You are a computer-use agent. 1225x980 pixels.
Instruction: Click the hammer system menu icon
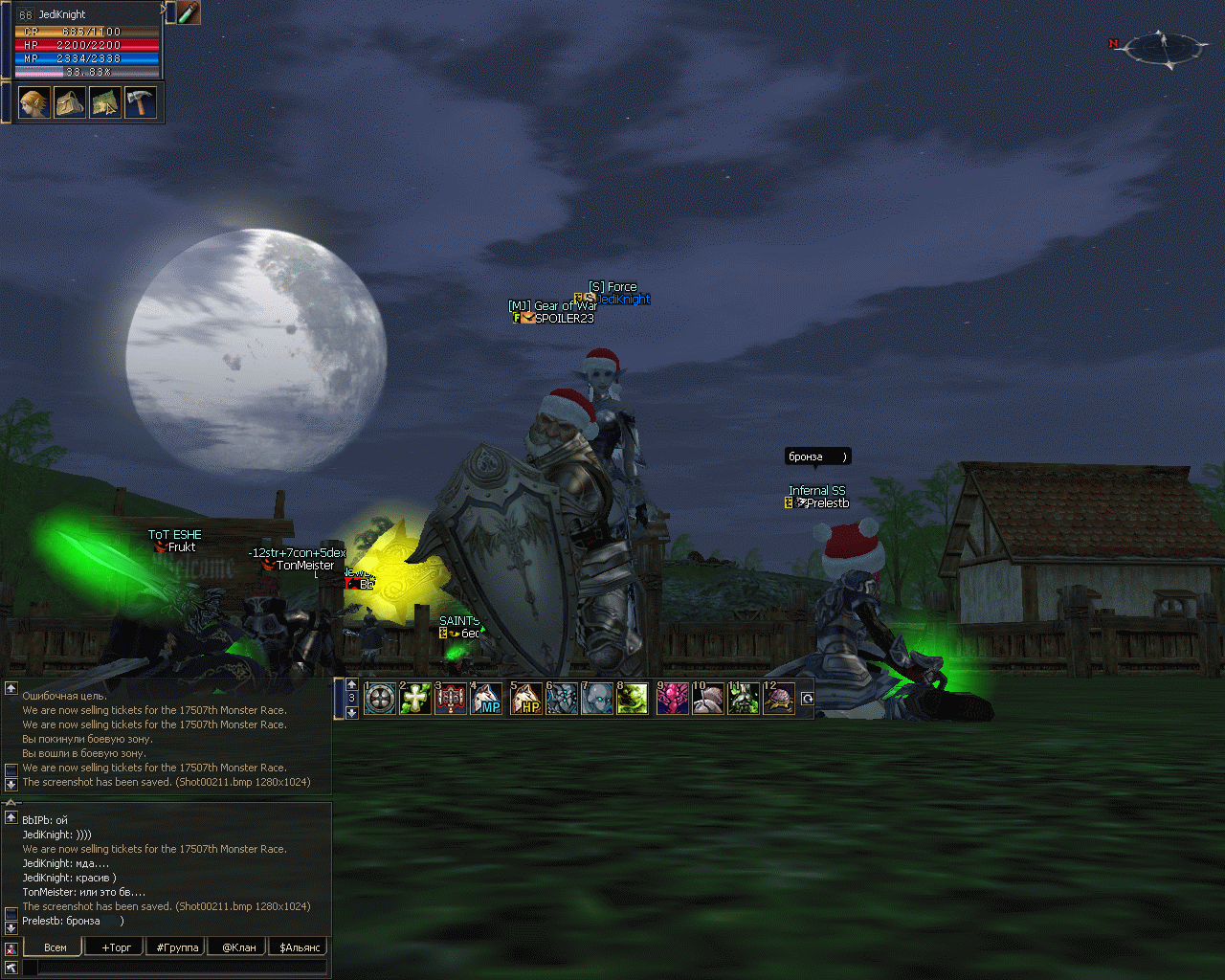[140, 102]
